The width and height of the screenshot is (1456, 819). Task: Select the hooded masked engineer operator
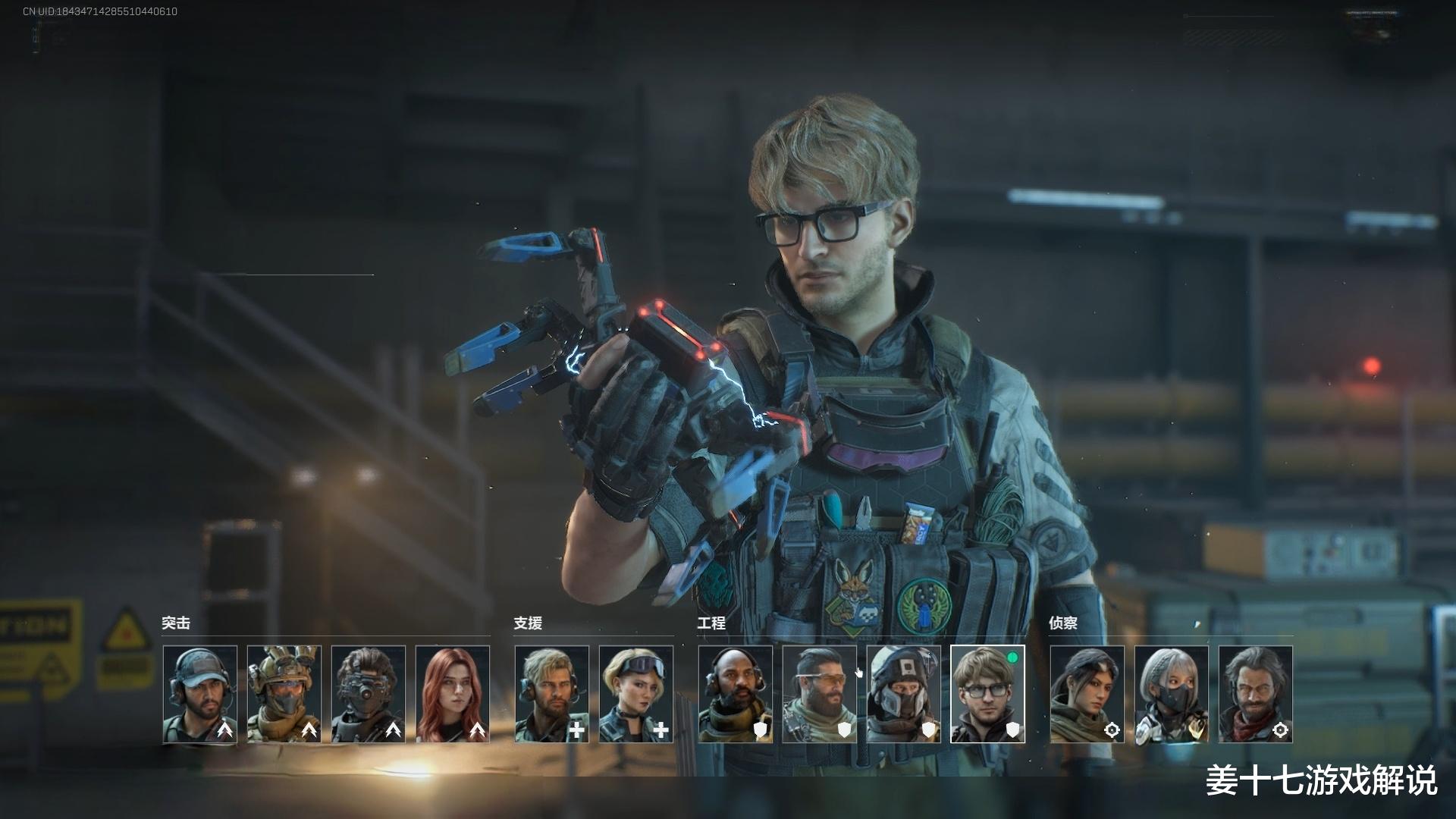coord(904,694)
